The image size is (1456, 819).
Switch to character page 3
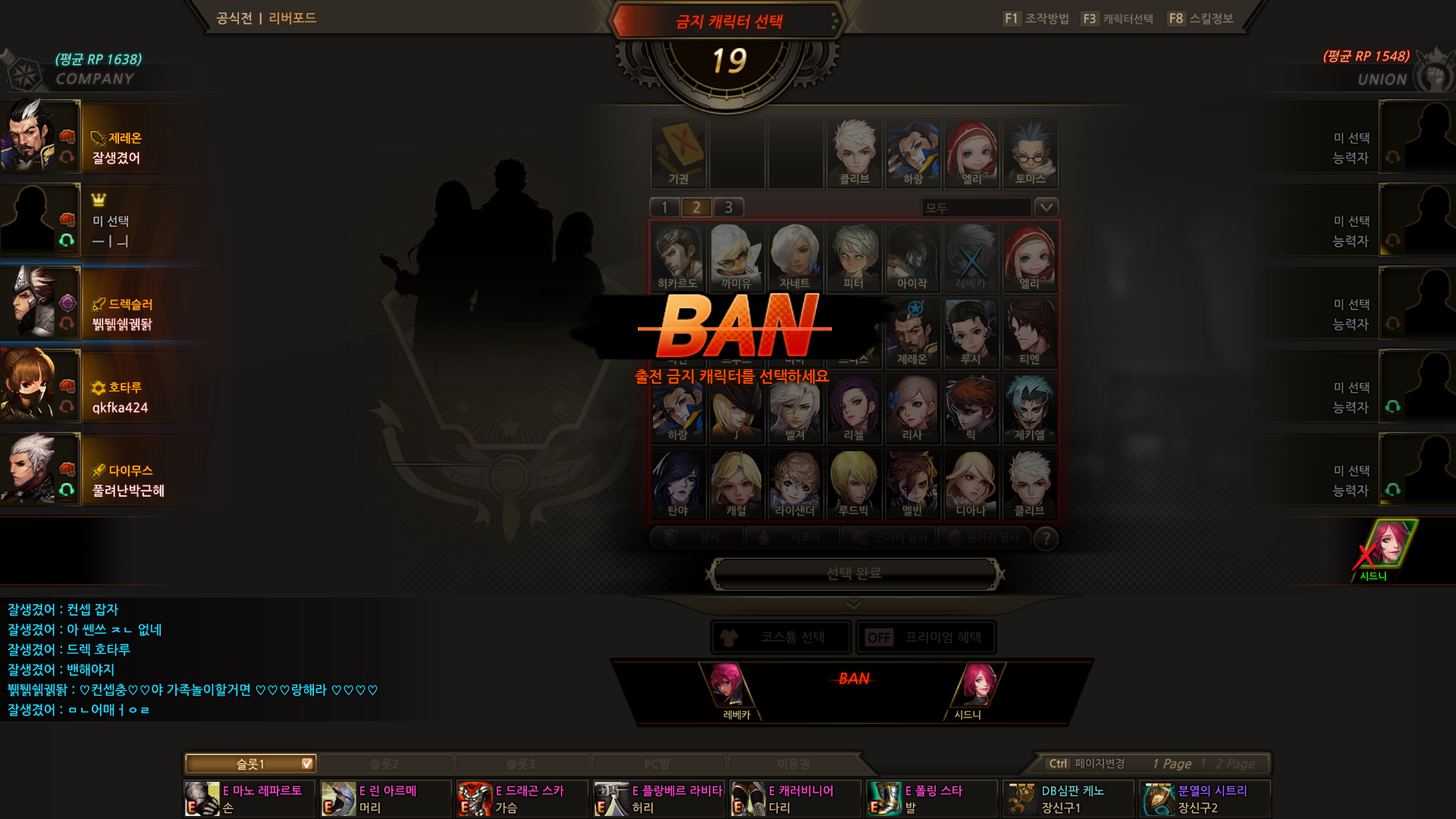click(728, 207)
